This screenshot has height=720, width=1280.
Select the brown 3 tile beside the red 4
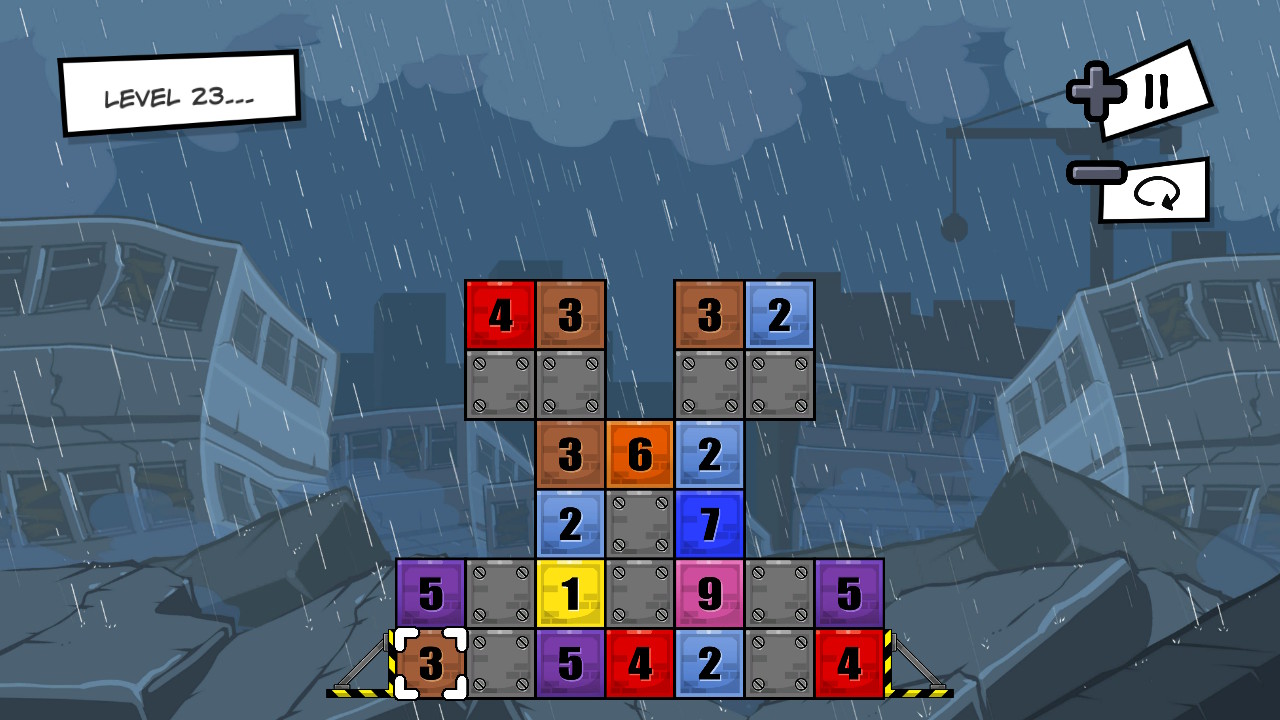(569, 315)
